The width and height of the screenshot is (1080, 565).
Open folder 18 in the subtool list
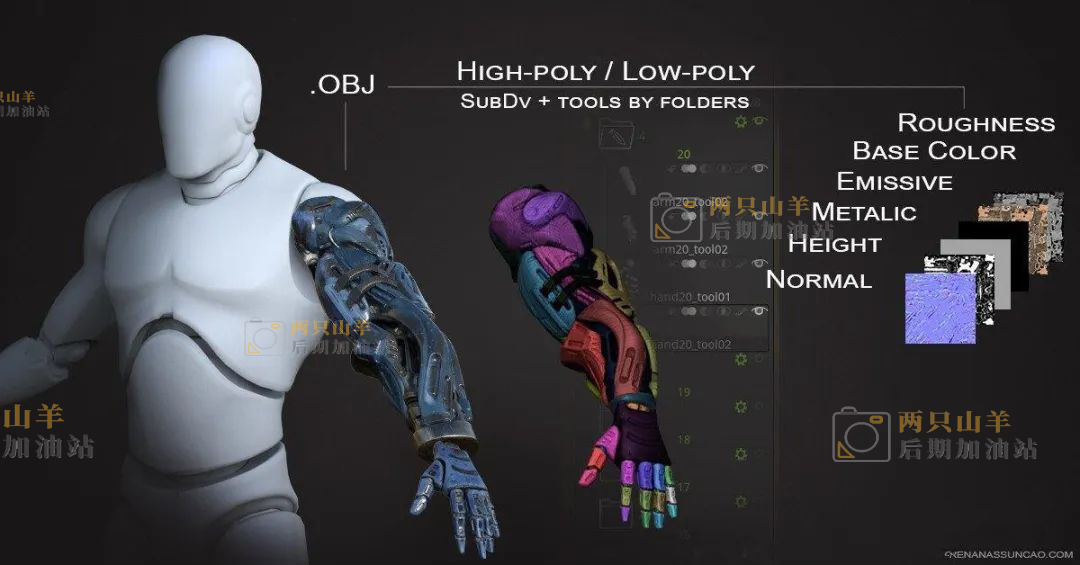(685, 440)
